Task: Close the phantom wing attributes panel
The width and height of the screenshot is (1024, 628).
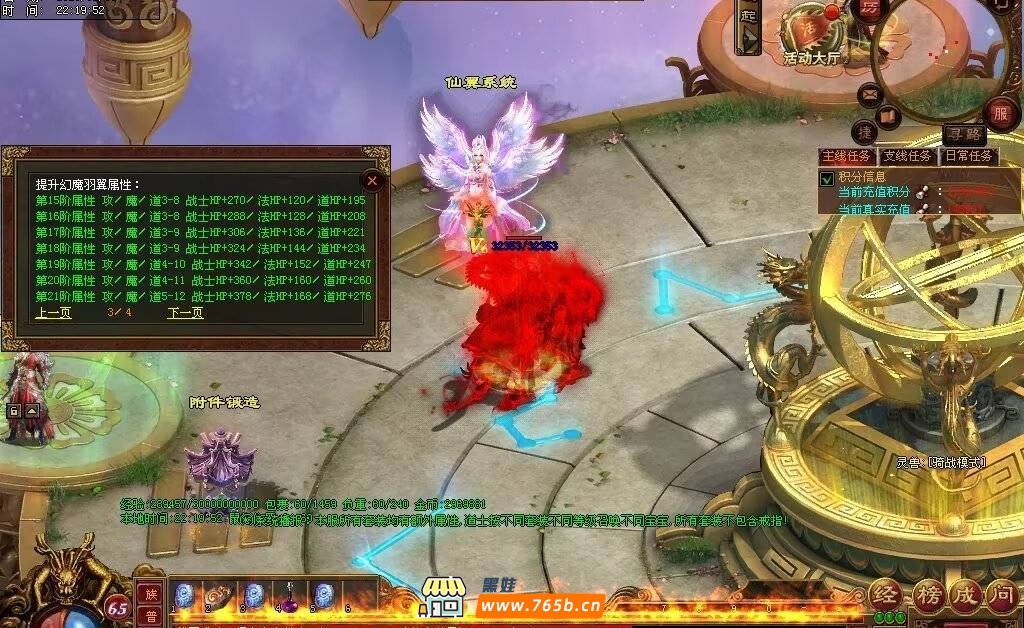Action: 372,180
